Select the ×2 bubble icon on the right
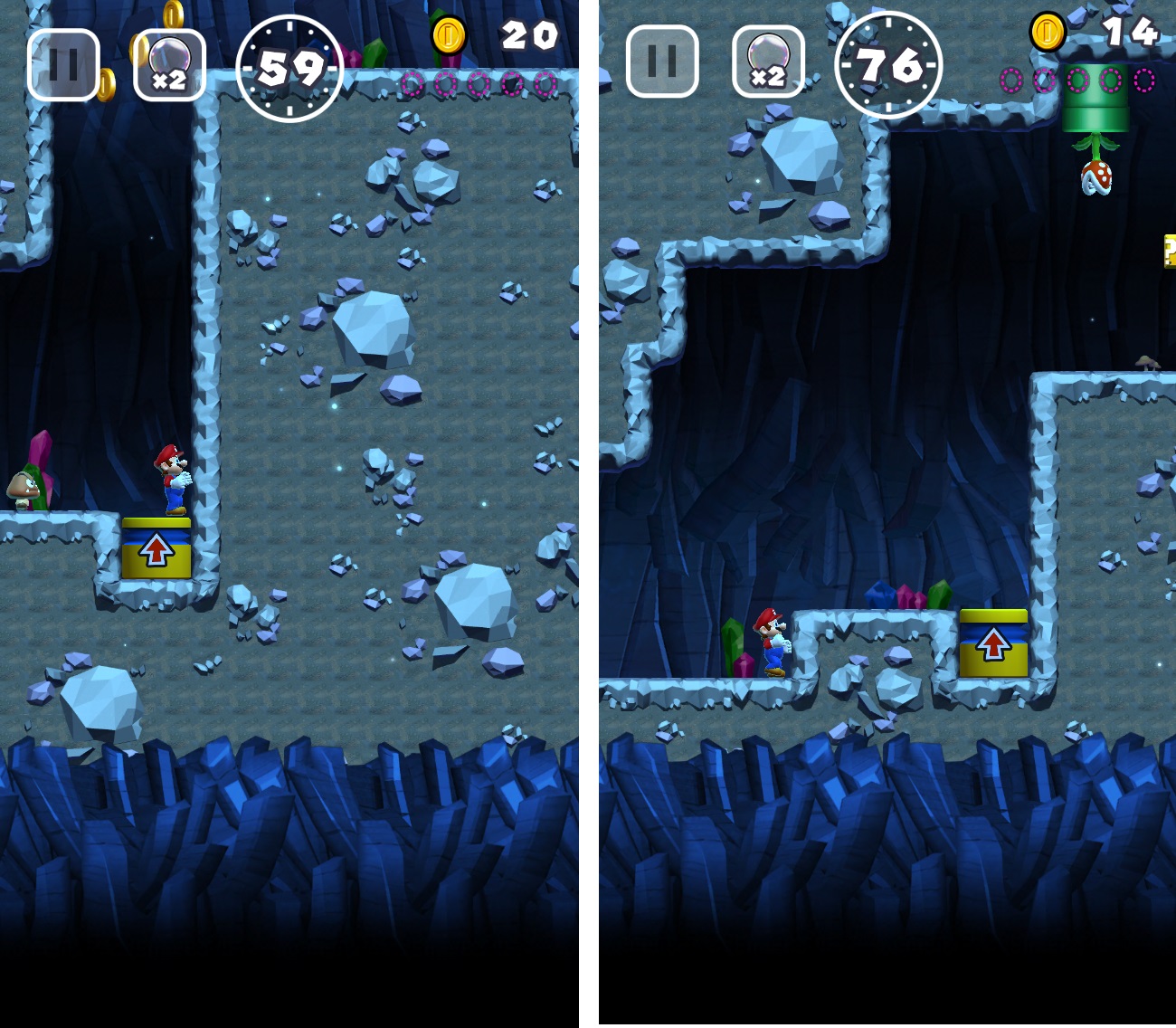The height and width of the screenshot is (1028, 1176). click(x=768, y=62)
